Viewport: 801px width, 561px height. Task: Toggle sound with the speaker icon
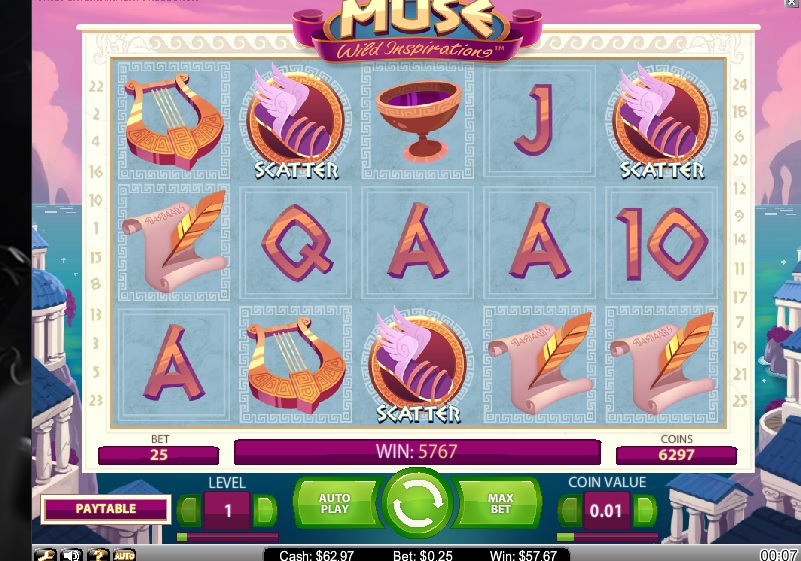71,554
